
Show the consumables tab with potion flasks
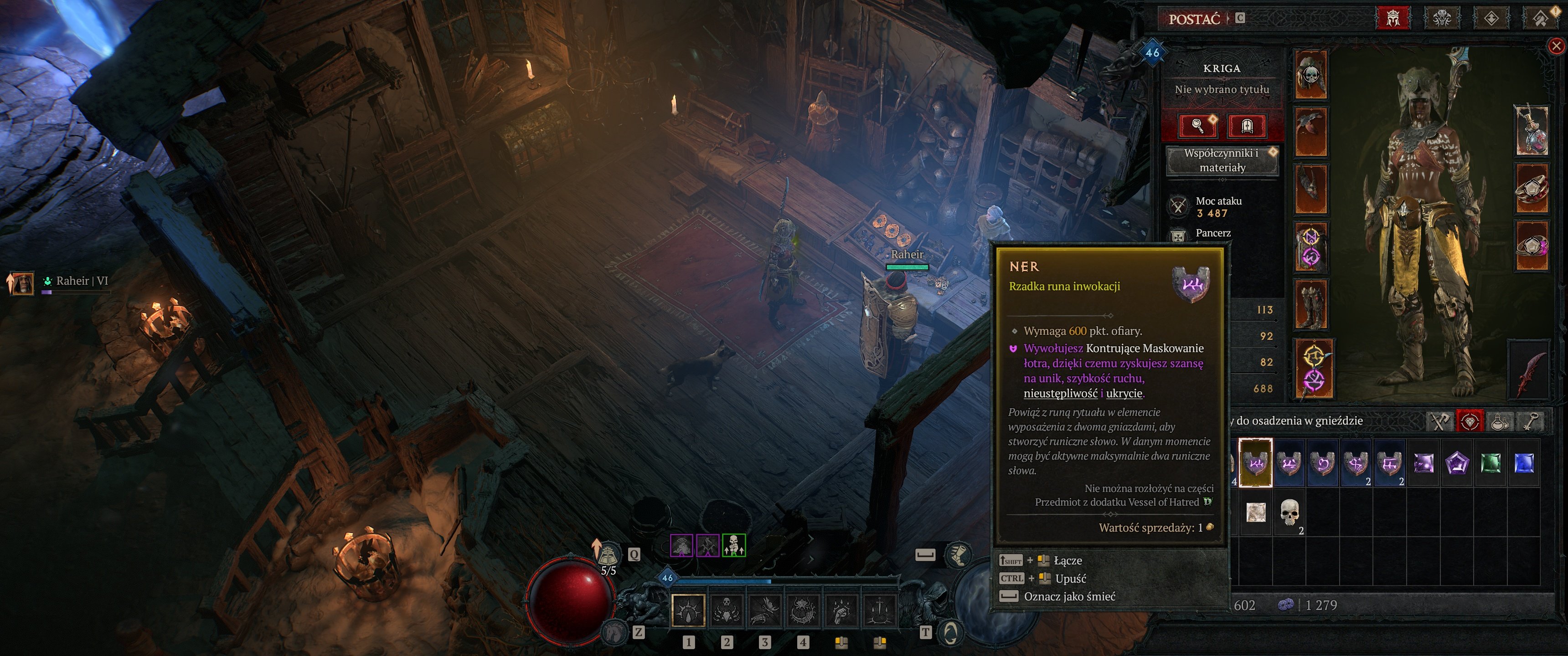1501,421
